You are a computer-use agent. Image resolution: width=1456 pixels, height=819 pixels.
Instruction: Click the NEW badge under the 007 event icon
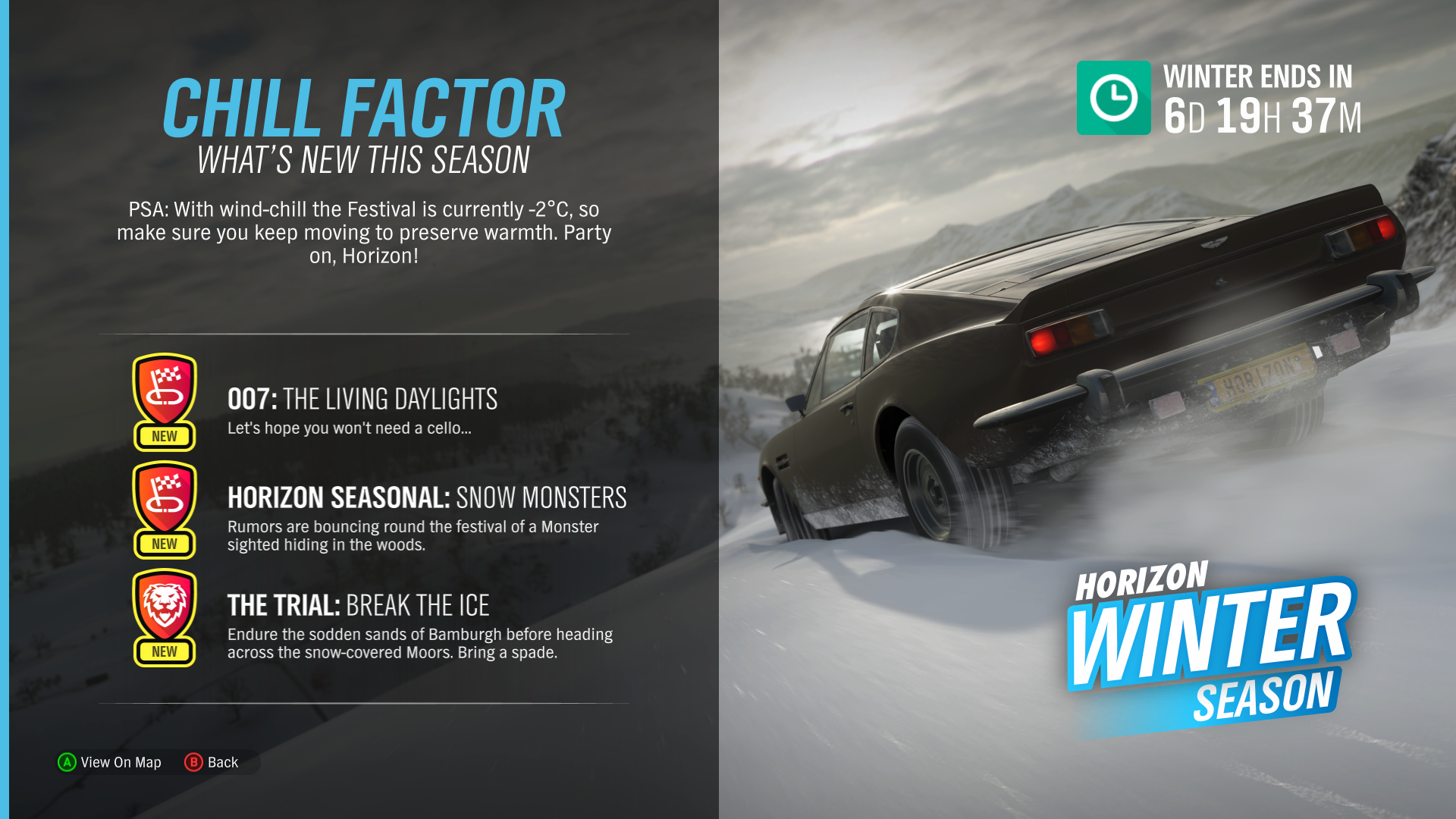pyautogui.click(x=164, y=436)
